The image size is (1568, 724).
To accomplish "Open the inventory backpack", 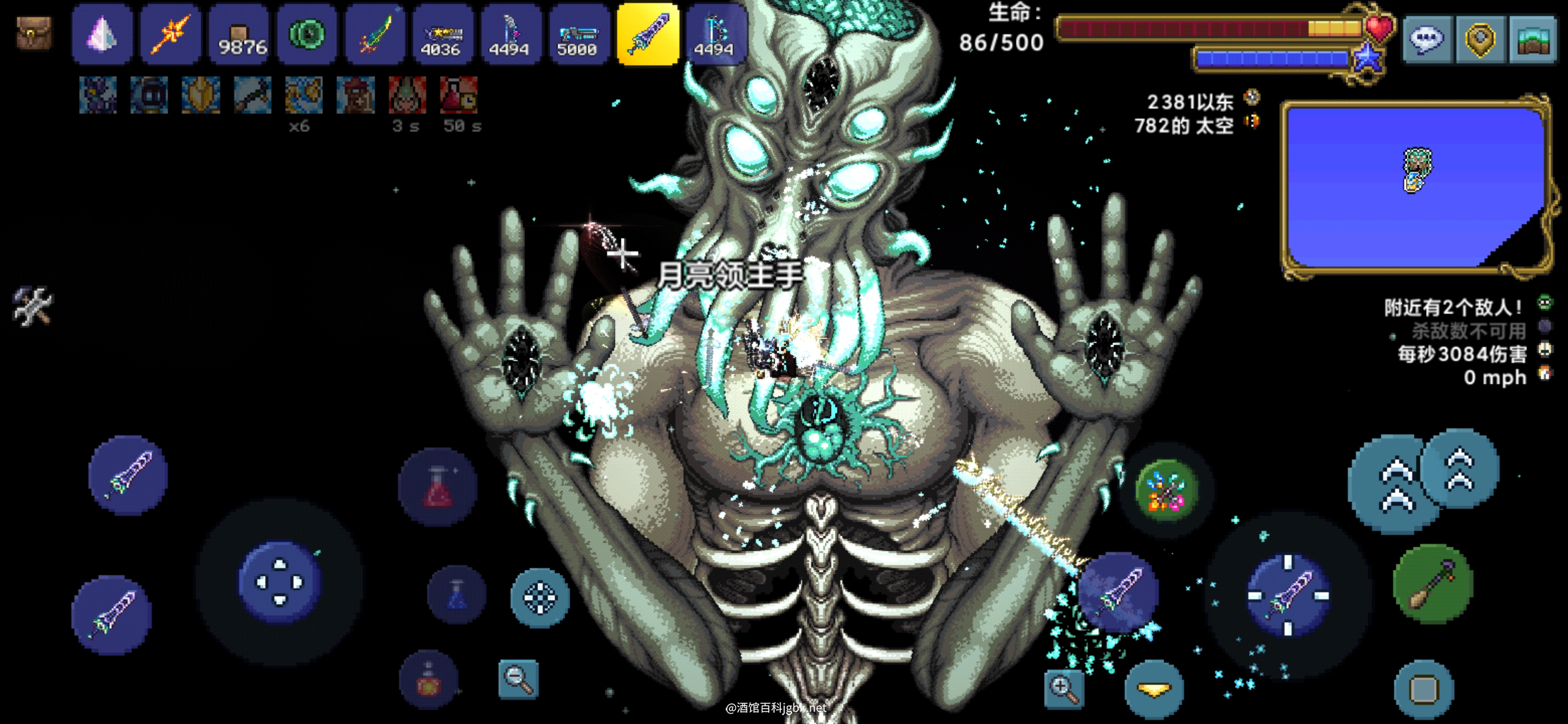I will (x=34, y=33).
